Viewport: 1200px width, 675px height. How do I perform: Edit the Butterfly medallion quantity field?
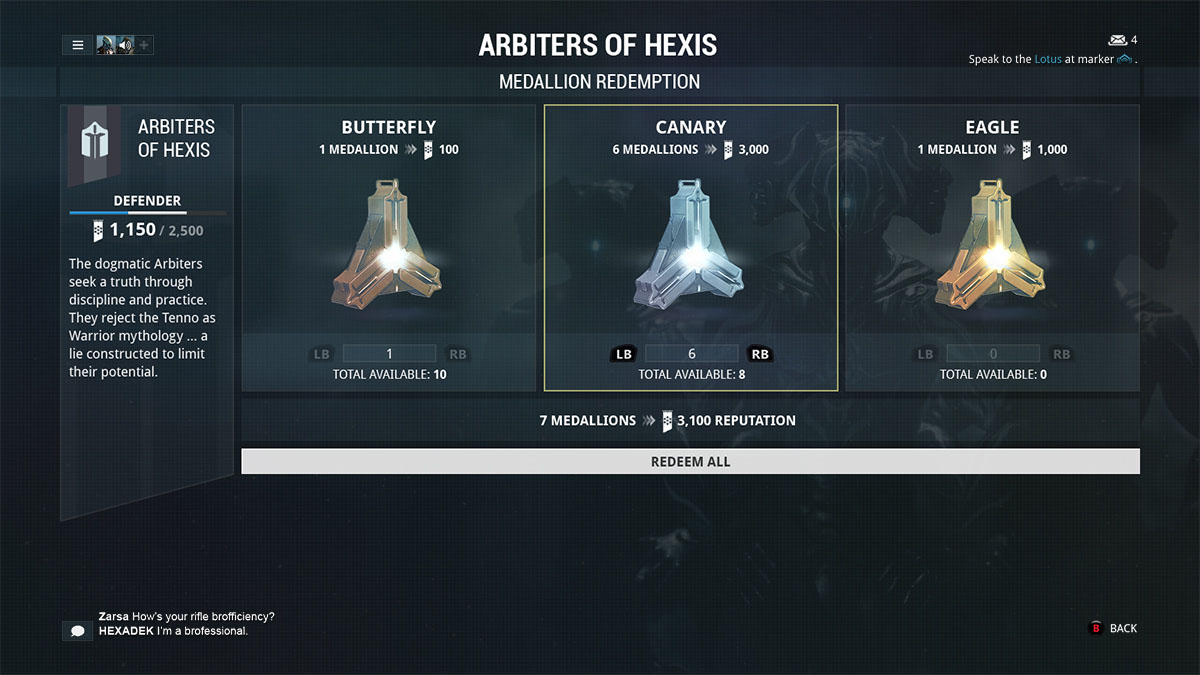click(389, 353)
